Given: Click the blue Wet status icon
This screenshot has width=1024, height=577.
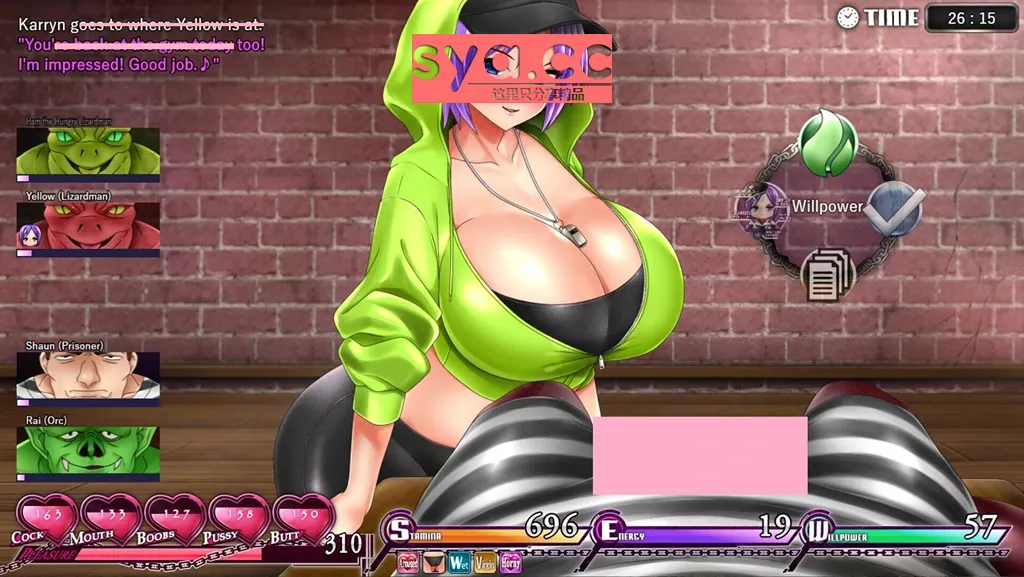Looking at the screenshot, I should point(459,562).
